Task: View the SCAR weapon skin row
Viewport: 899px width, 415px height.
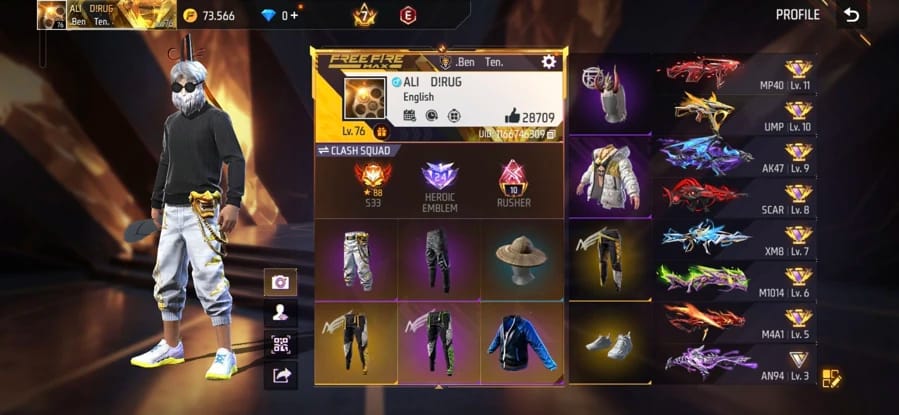Action: click(736, 198)
